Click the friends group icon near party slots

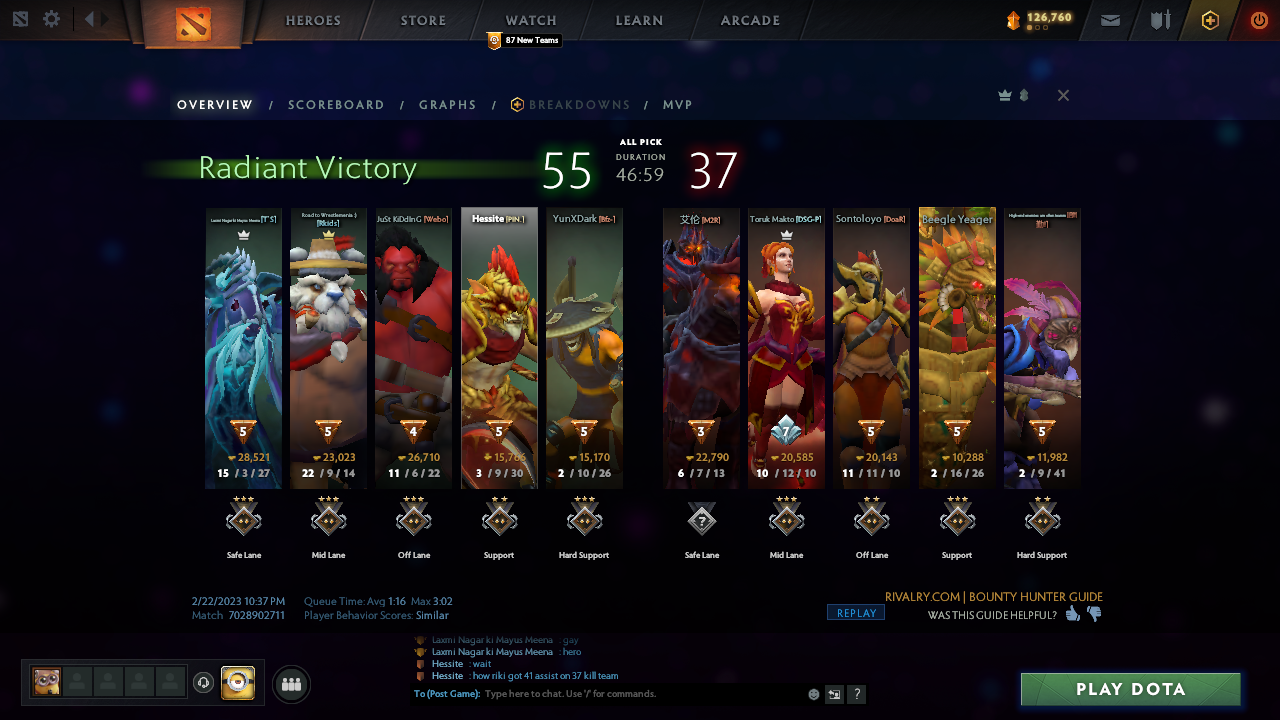click(290, 684)
